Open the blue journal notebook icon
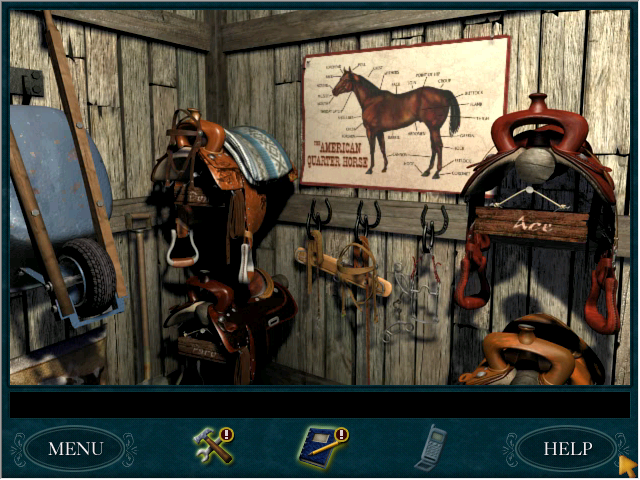The image size is (640, 480). (320, 446)
